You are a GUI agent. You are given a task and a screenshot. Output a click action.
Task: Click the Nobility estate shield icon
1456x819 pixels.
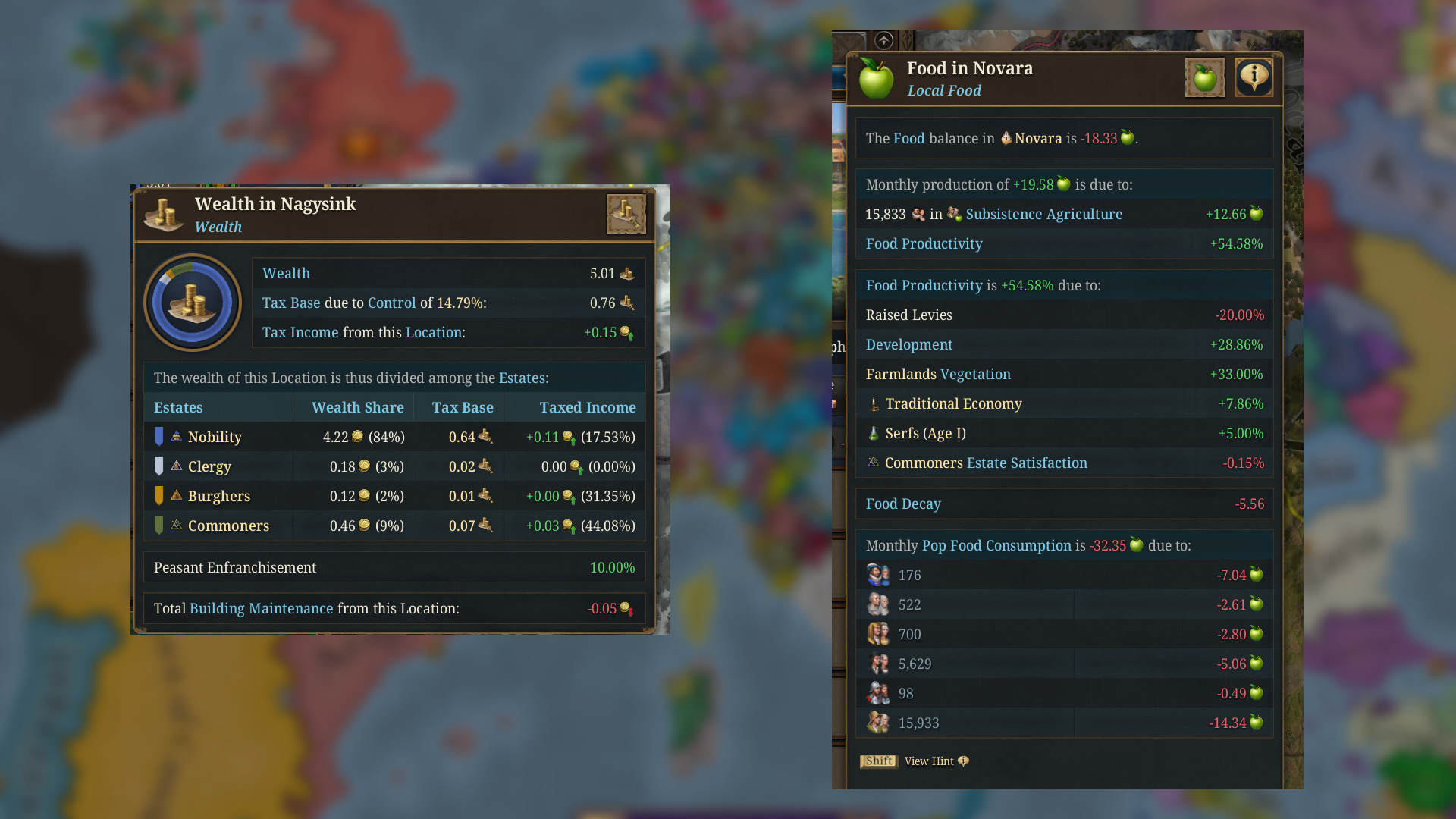159,436
